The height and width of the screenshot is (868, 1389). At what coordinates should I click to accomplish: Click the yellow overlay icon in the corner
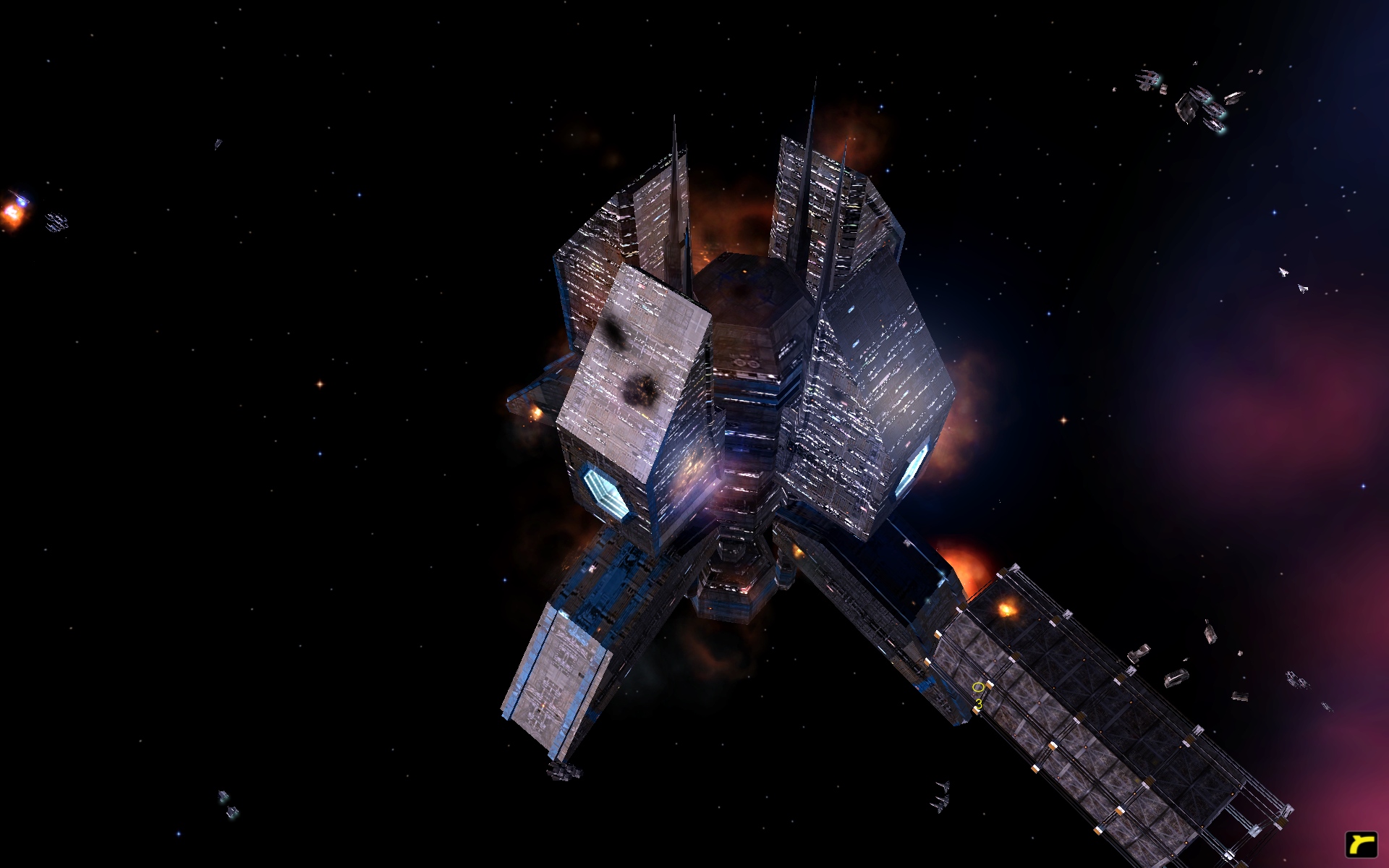point(1360,844)
